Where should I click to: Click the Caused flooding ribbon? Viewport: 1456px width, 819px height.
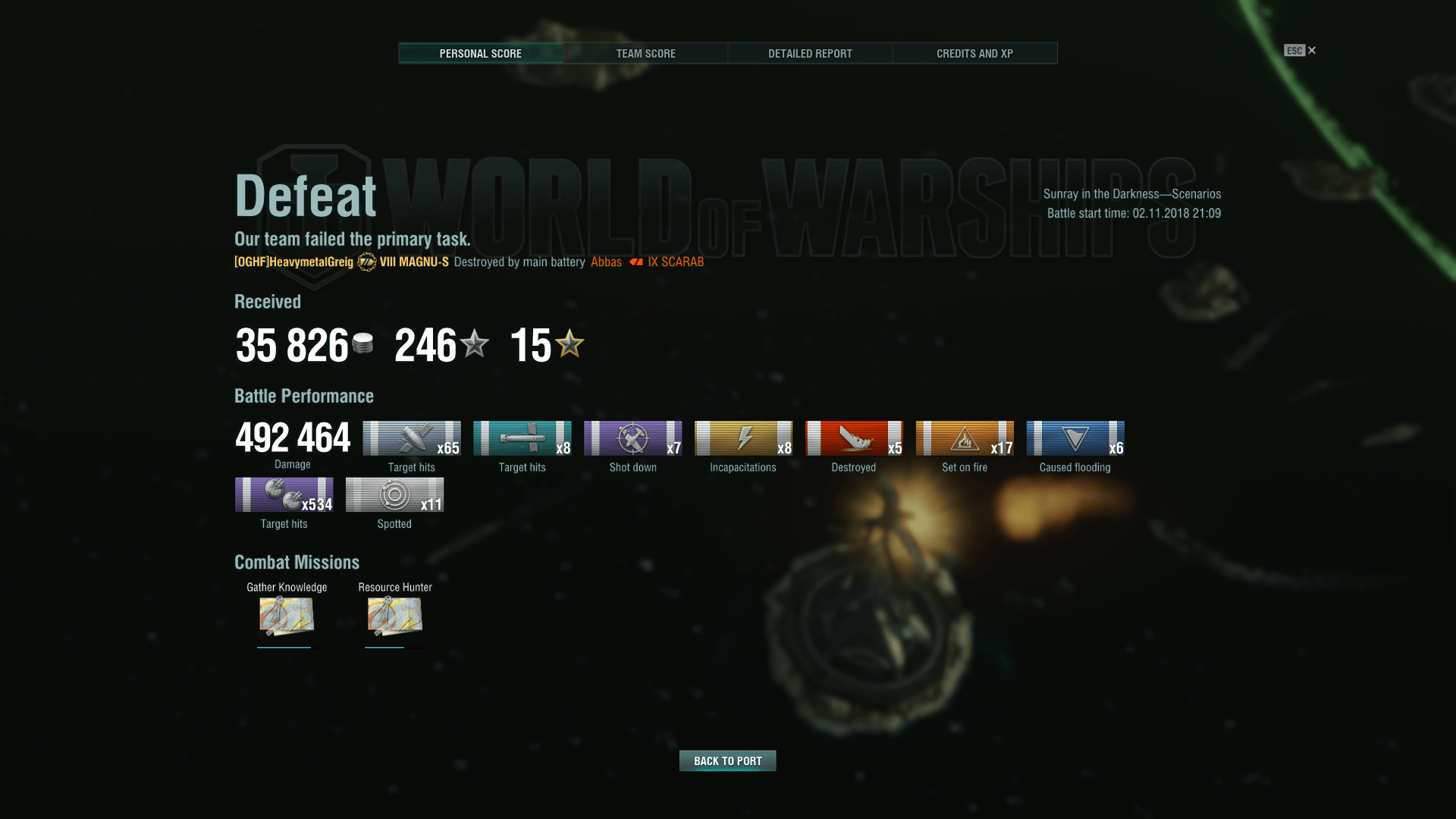click(1075, 438)
